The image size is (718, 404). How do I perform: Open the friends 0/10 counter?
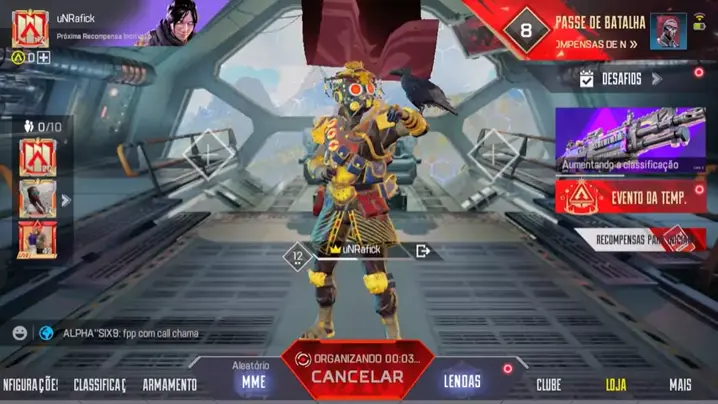pyautogui.click(x=42, y=127)
